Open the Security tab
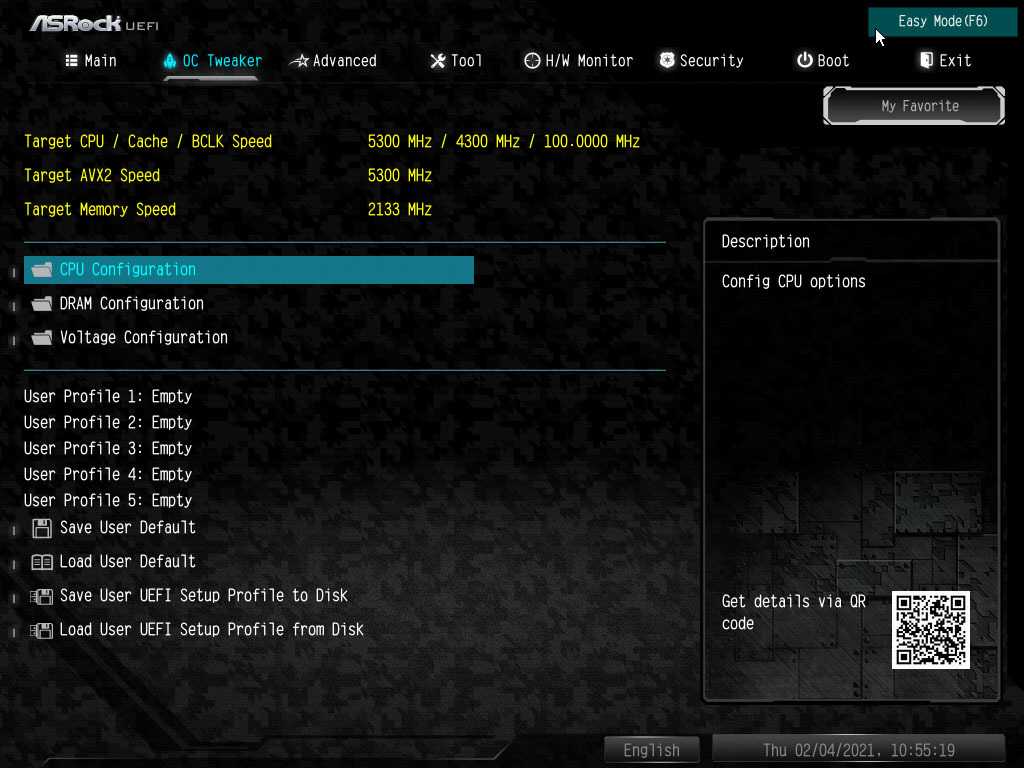The image size is (1024, 768). coord(701,61)
